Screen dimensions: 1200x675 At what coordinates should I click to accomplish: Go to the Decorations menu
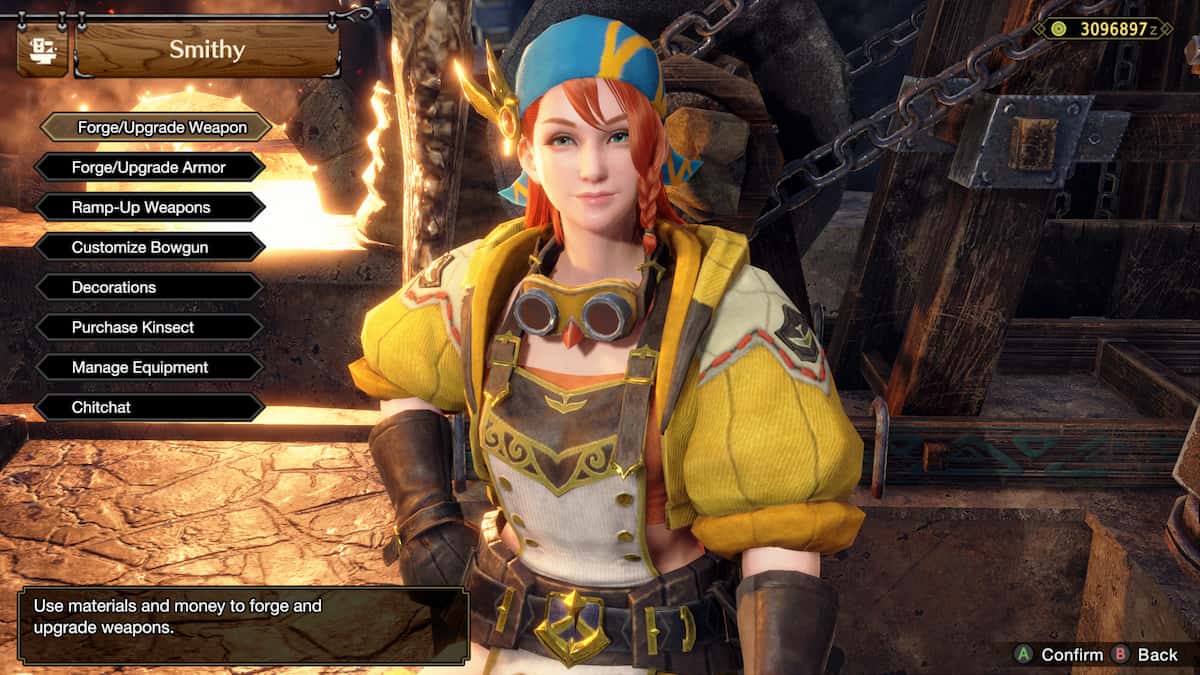149,287
